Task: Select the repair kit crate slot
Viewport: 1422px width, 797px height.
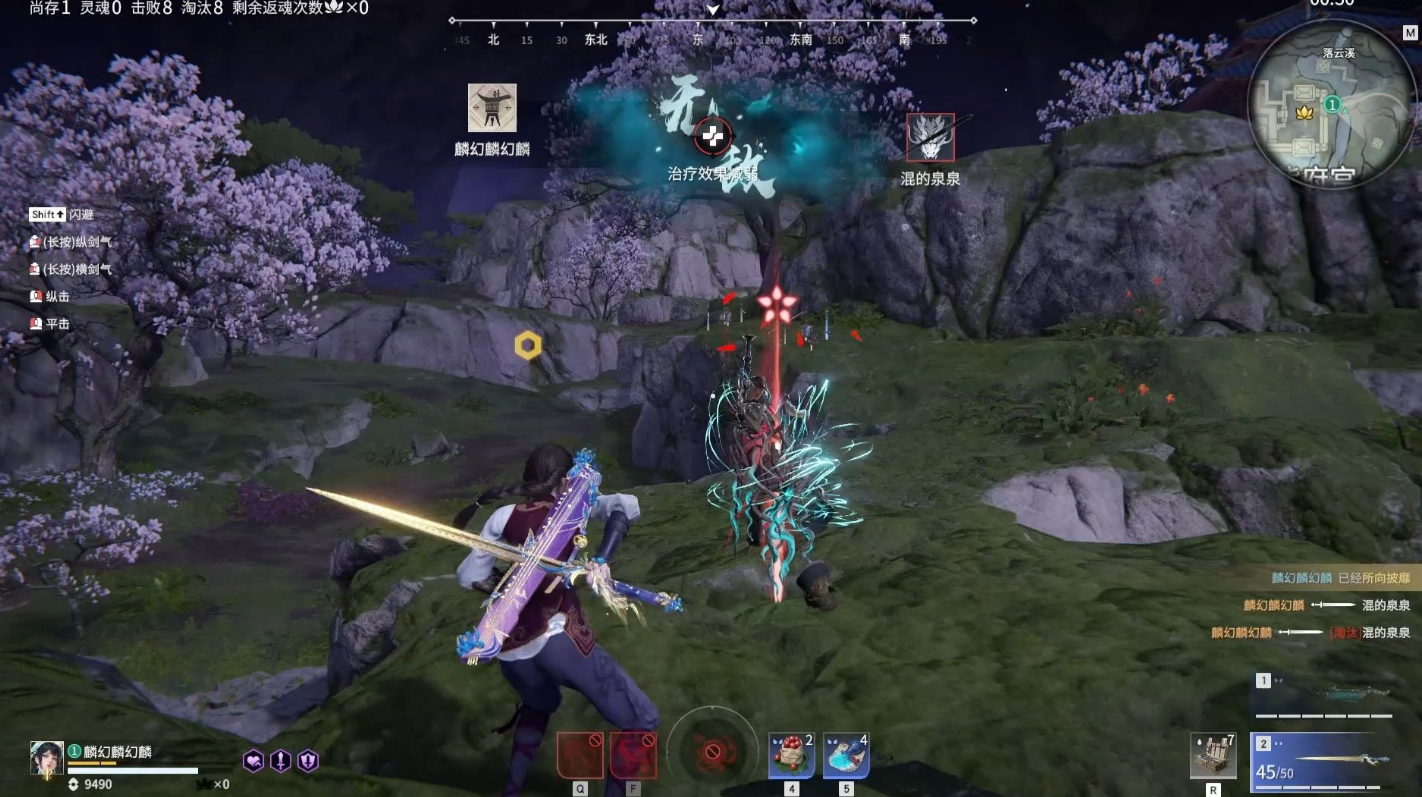Action: point(1213,756)
